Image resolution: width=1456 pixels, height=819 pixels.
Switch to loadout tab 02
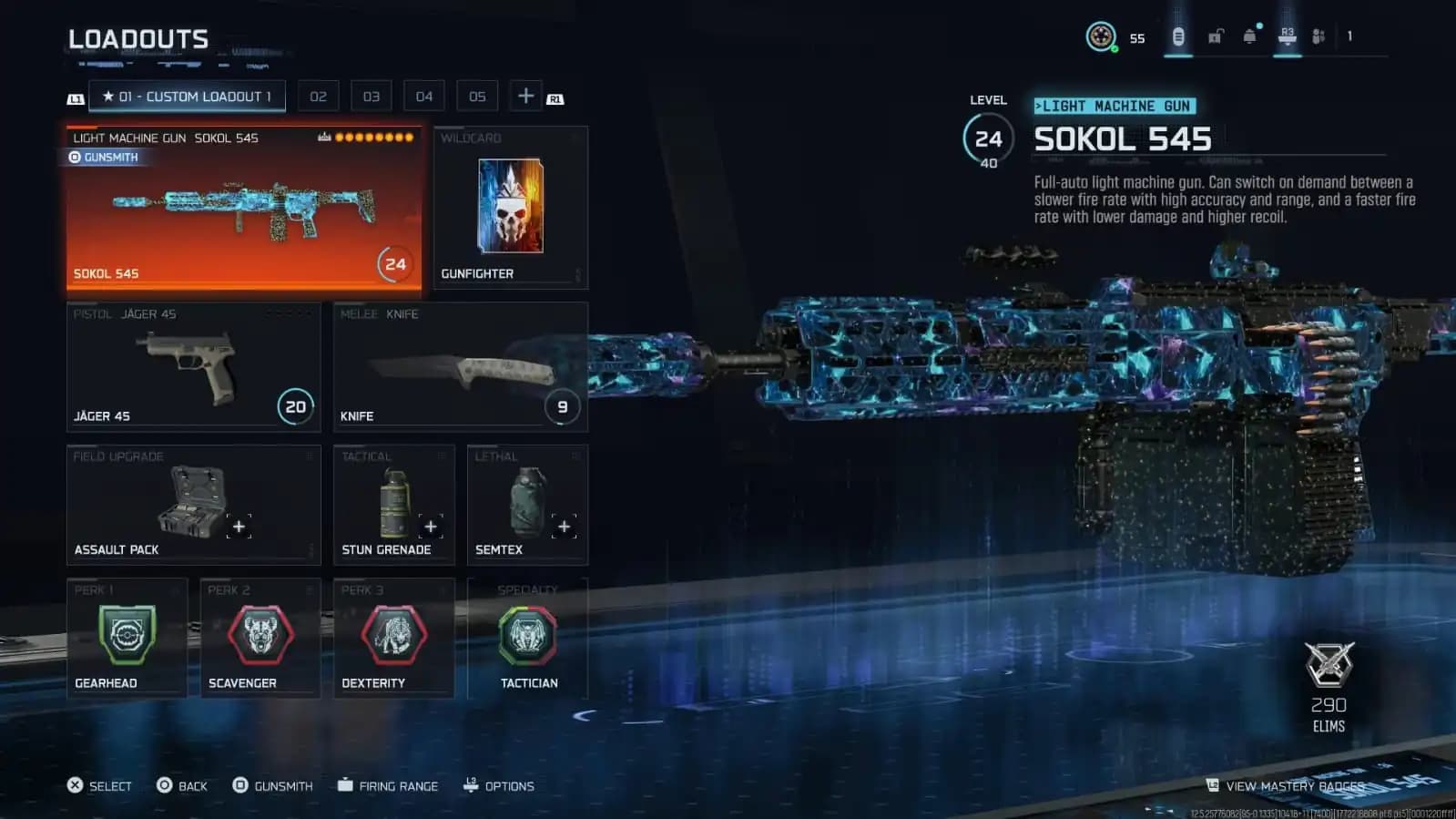coord(318,95)
